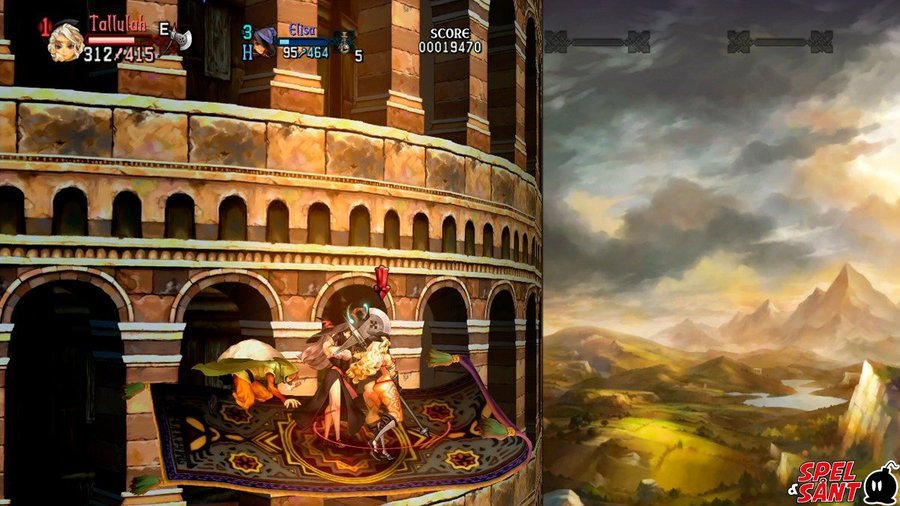Click Tallulah's equipped axe icon
This screenshot has width=900, height=506.
coord(178,39)
